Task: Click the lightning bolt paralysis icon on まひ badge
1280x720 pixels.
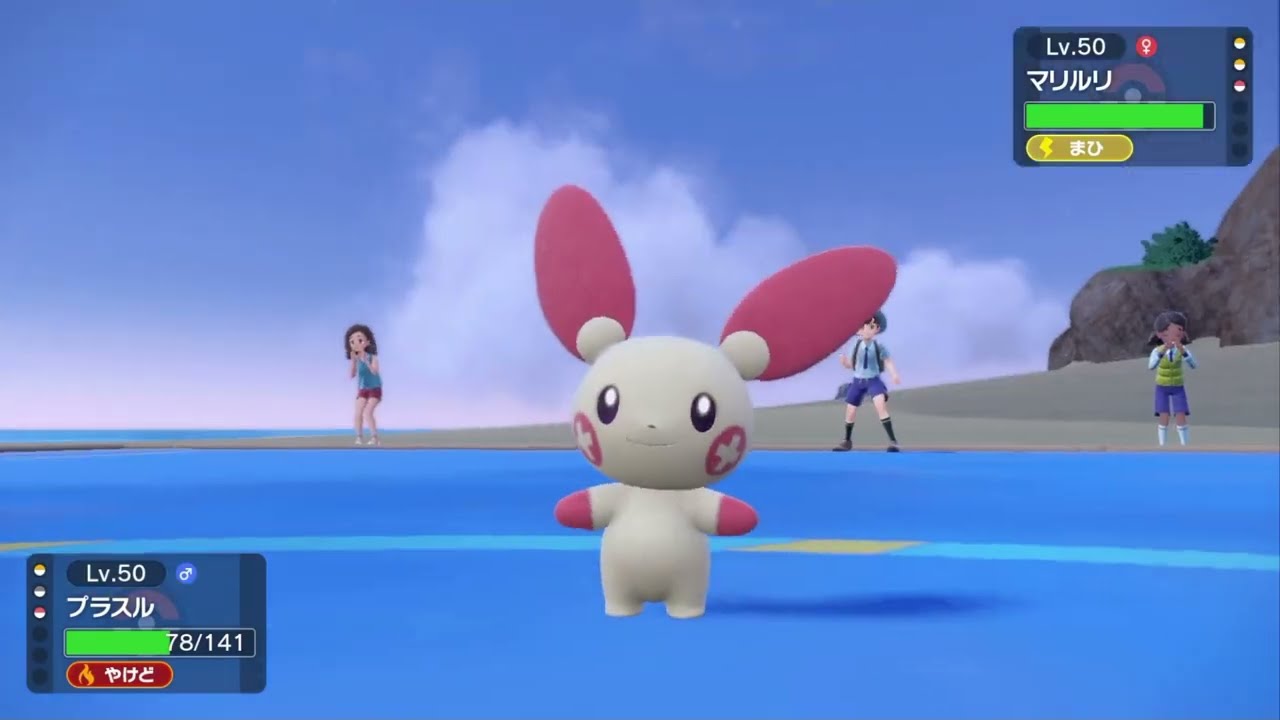Action: pyautogui.click(x=1045, y=147)
